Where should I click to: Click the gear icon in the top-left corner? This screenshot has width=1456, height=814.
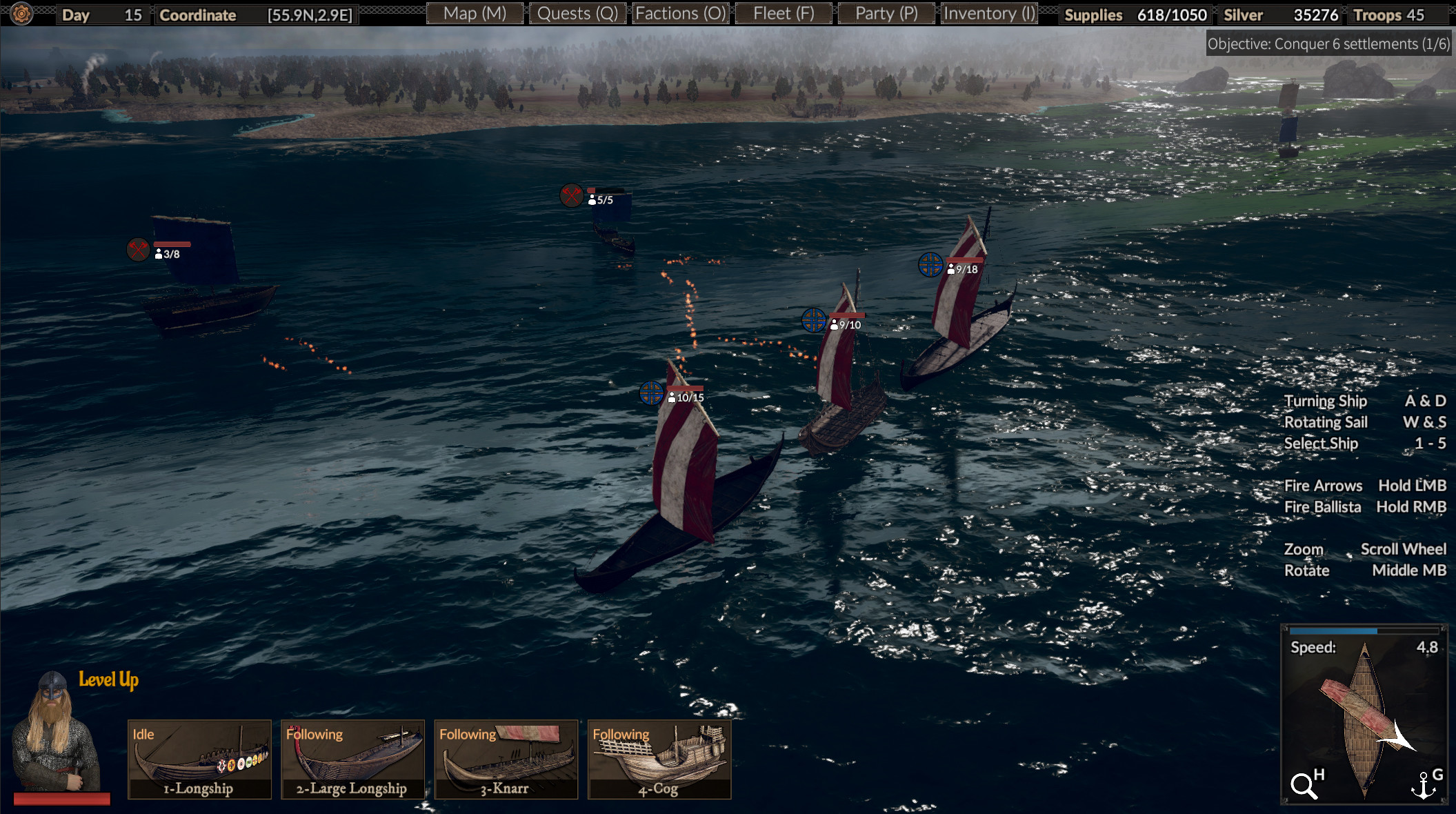pyautogui.click(x=21, y=12)
